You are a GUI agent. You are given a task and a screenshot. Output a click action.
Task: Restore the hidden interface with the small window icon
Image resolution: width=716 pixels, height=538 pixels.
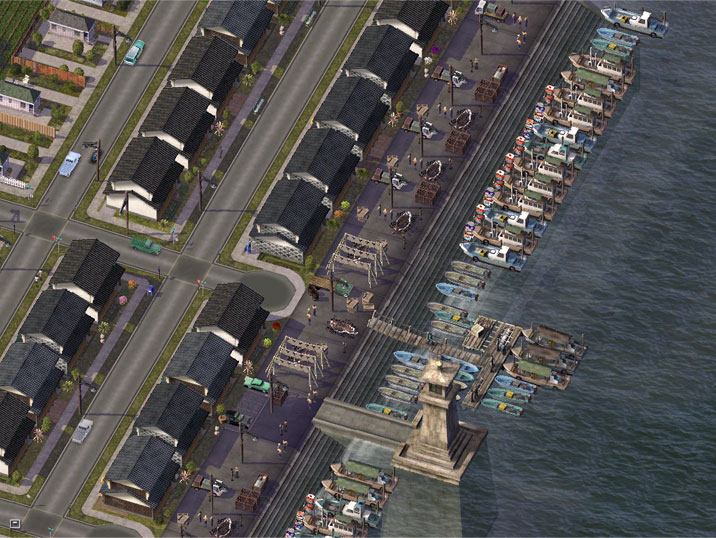tap(15, 523)
